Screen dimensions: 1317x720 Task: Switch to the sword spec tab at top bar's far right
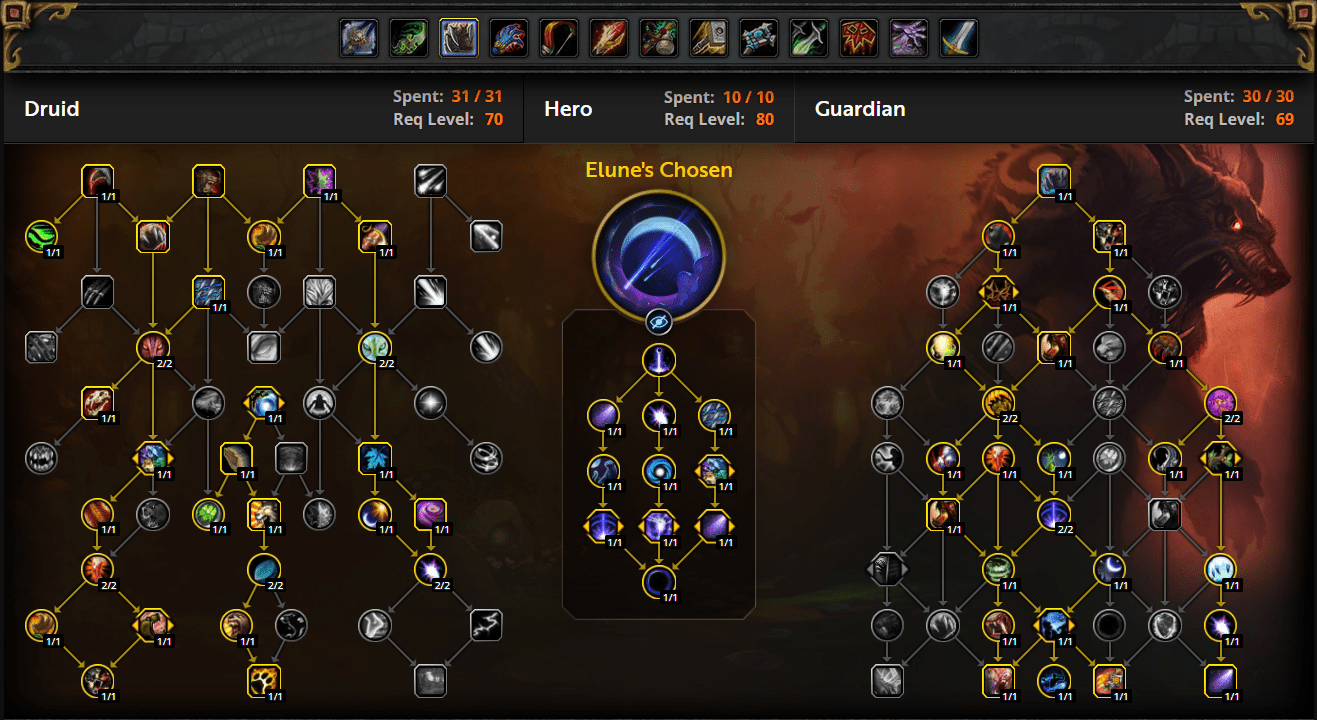[957, 37]
